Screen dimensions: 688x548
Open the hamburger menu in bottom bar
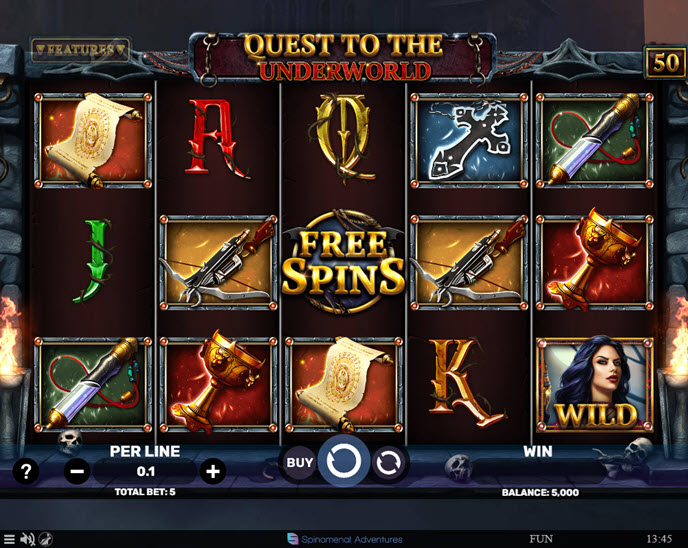point(9,539)
